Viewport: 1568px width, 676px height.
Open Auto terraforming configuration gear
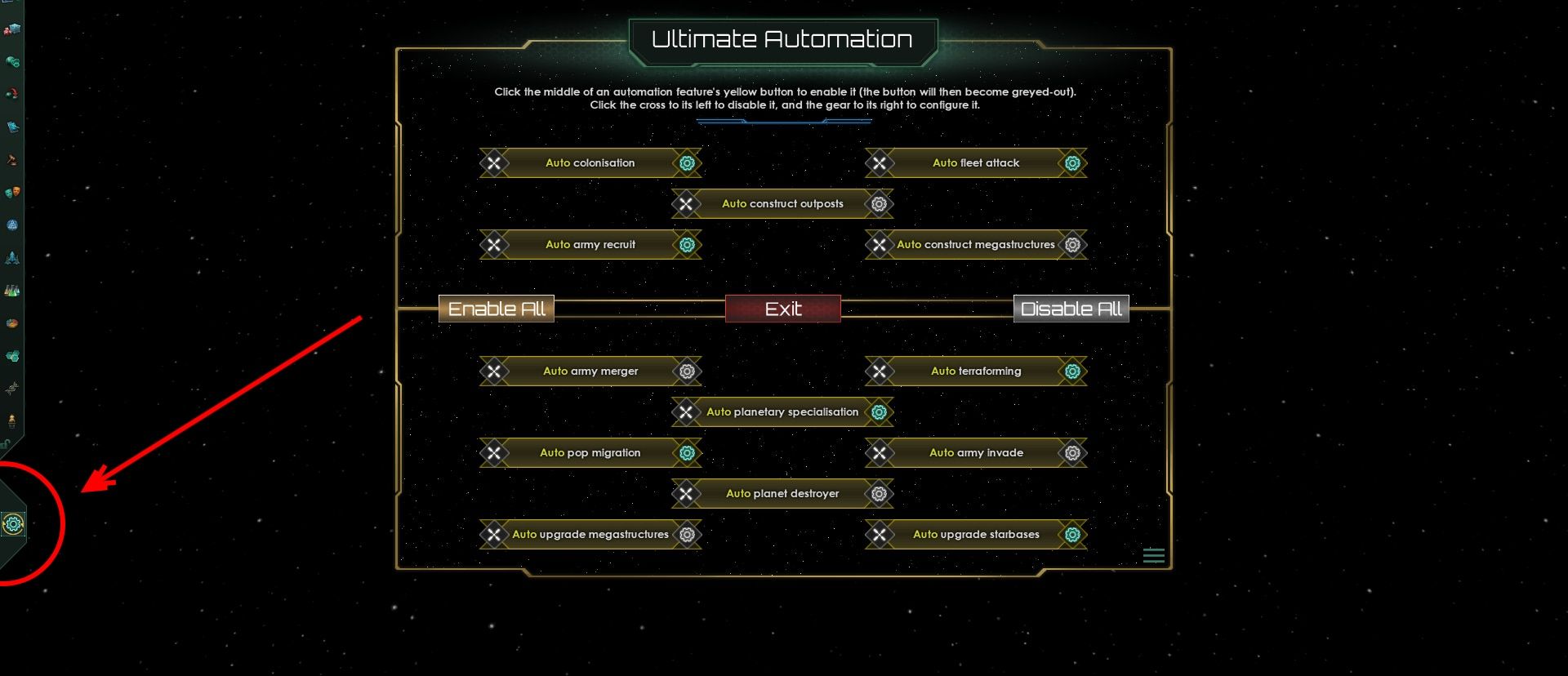pyautogui.click(x=1071, y=371)
